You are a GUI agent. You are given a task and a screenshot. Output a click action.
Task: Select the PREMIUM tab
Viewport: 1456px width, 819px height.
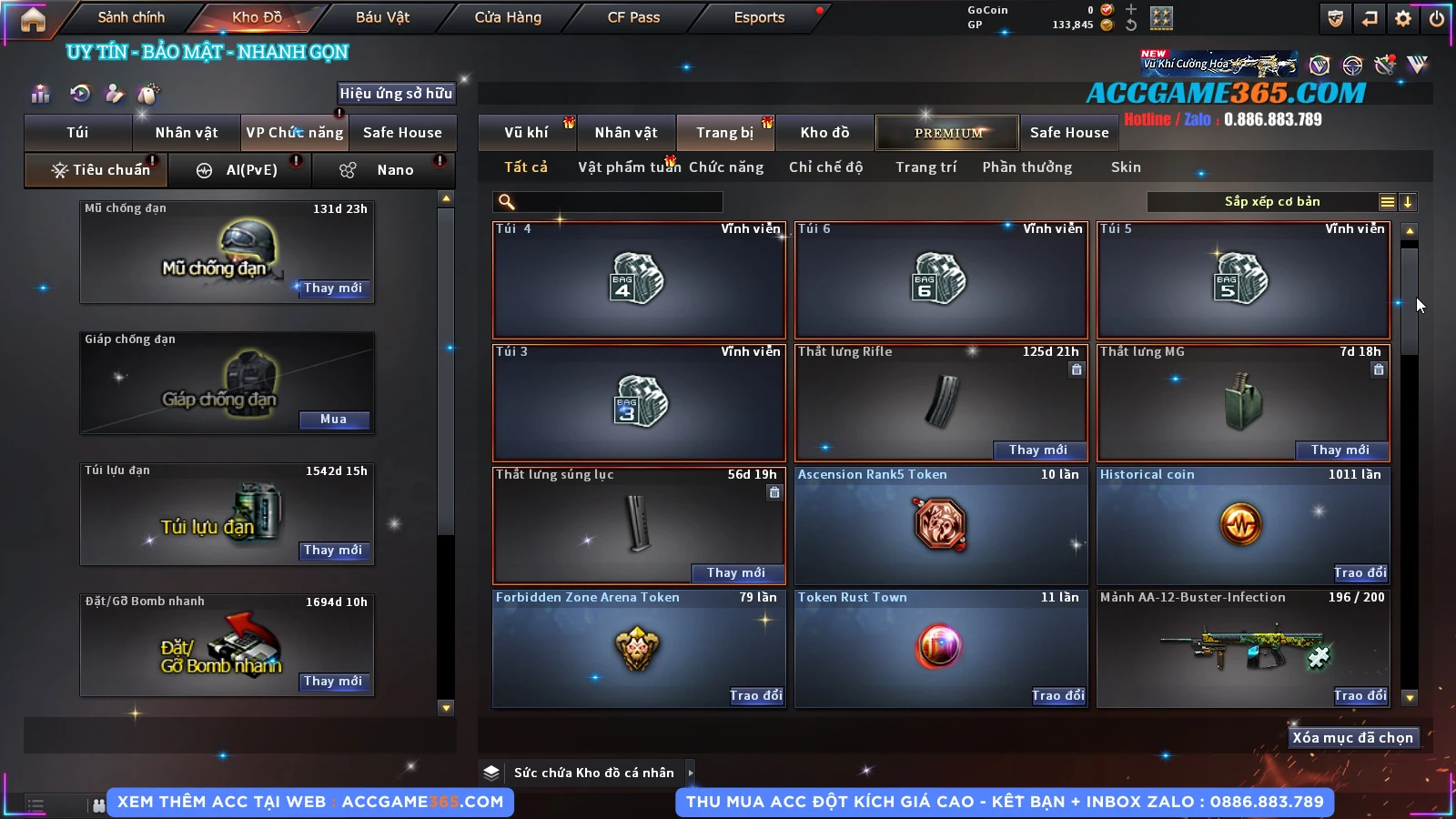[x=948, y=133]
